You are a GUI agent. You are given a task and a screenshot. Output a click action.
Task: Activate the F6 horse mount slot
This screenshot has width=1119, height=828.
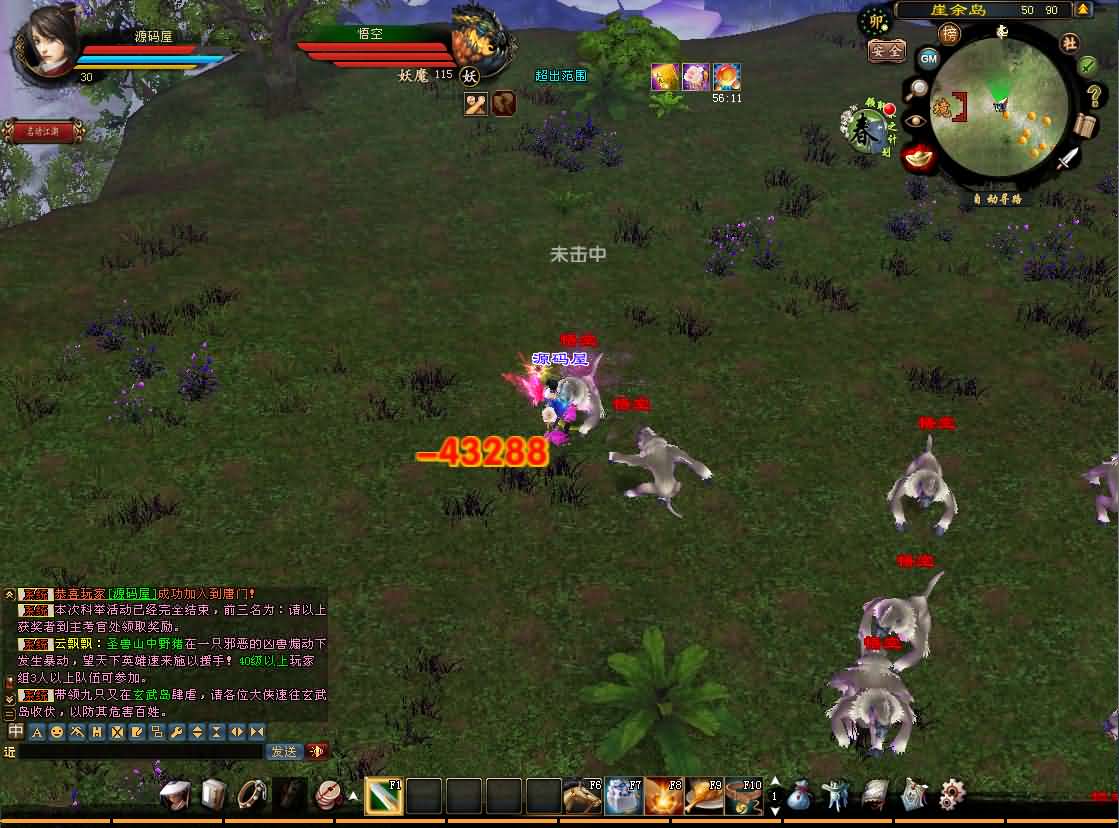coord(581,796)
